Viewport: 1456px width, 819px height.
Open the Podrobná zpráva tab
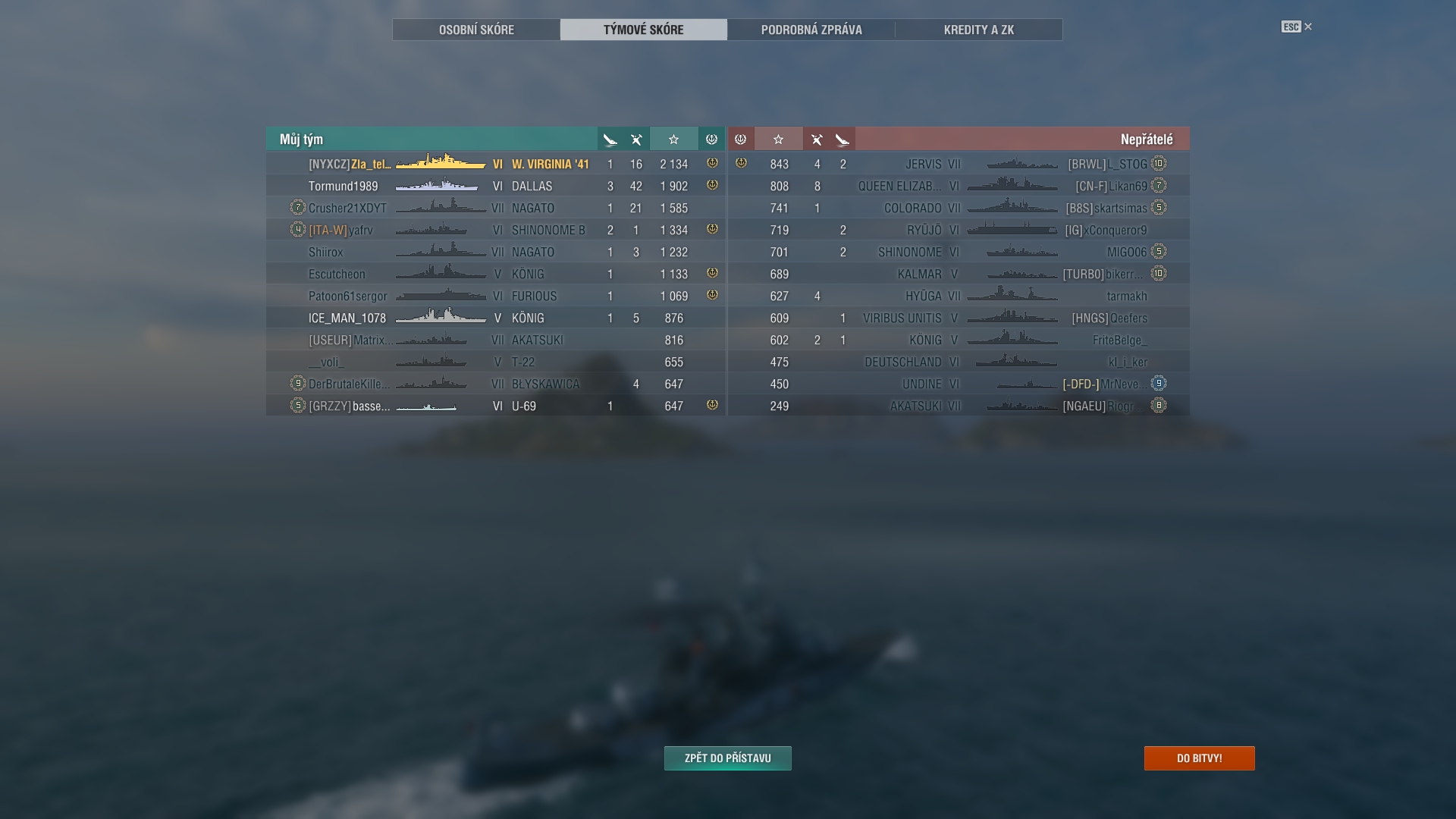coord(811,30)
